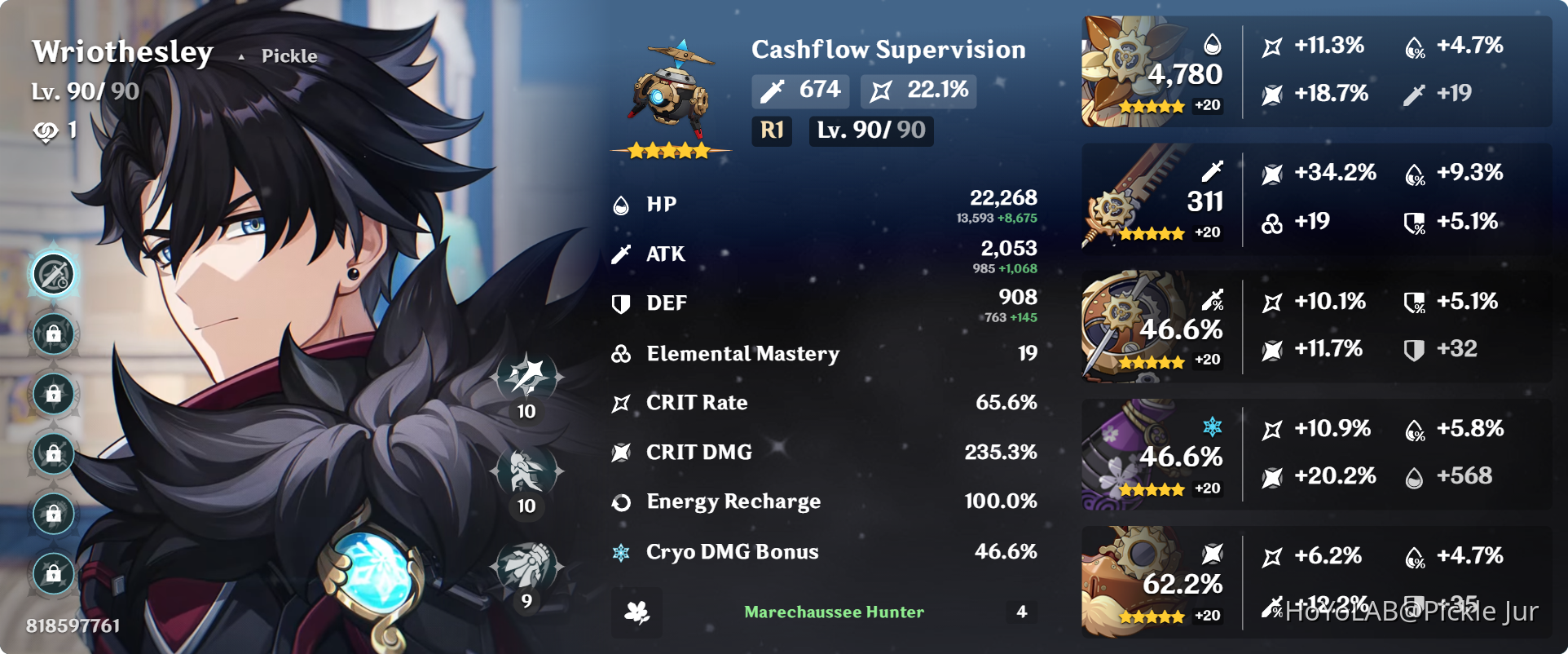1568x654 pixels.
Task: Click the HP droplet stat icon
Action: coord(621,204)
